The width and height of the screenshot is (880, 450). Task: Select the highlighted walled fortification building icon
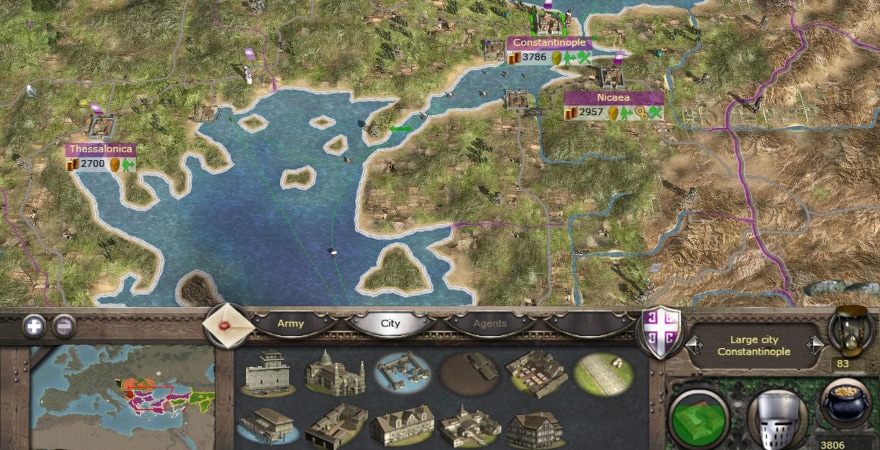[x=401, y=373]
